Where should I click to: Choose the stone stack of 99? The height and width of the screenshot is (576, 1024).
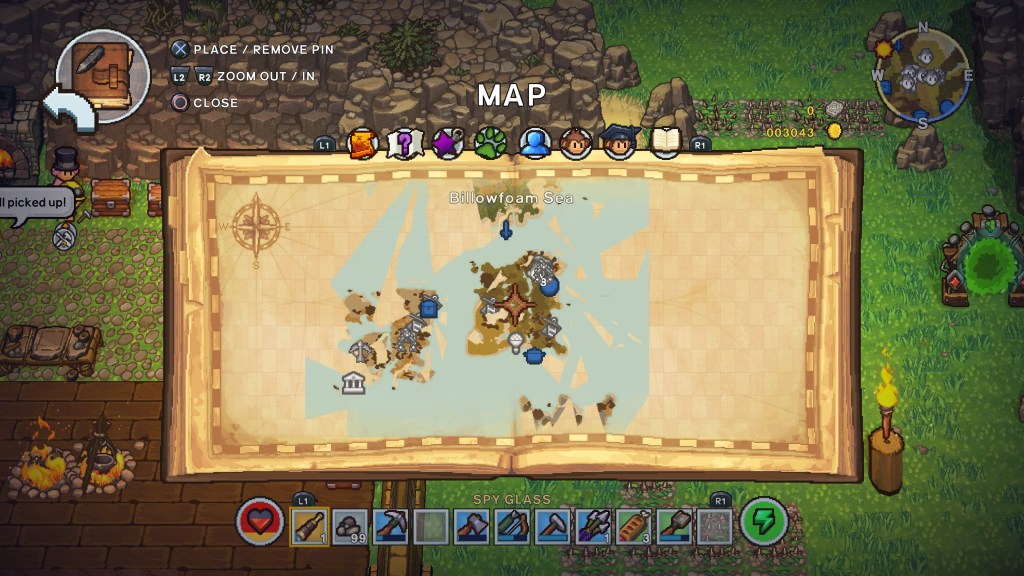pyautogui.click(x=350, y=525)
